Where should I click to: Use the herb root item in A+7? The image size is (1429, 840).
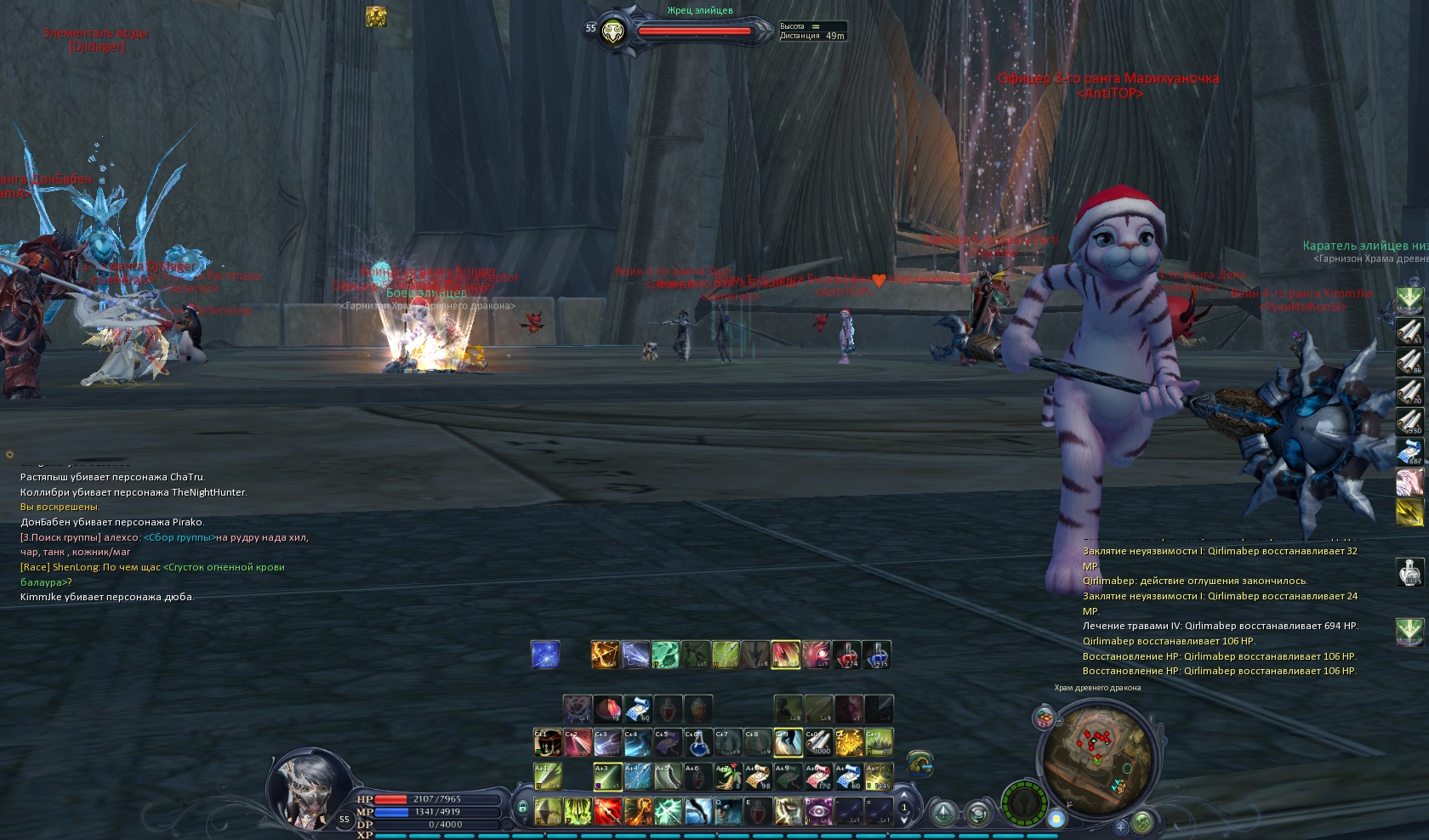[x=727, y=776]
